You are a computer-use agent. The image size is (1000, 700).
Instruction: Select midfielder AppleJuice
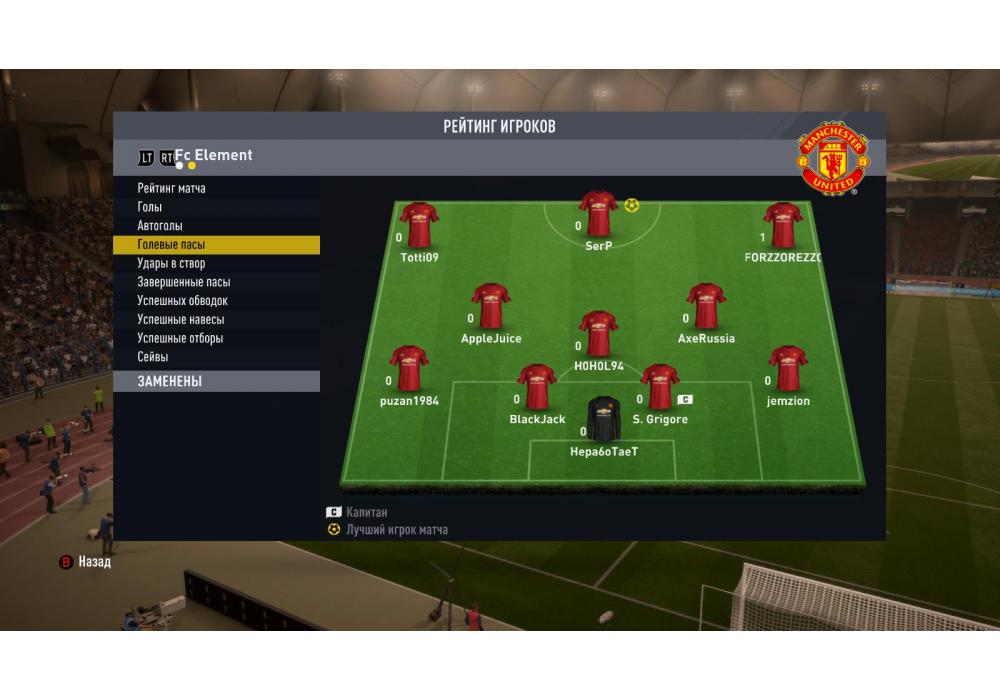click(x=491, y=306)
